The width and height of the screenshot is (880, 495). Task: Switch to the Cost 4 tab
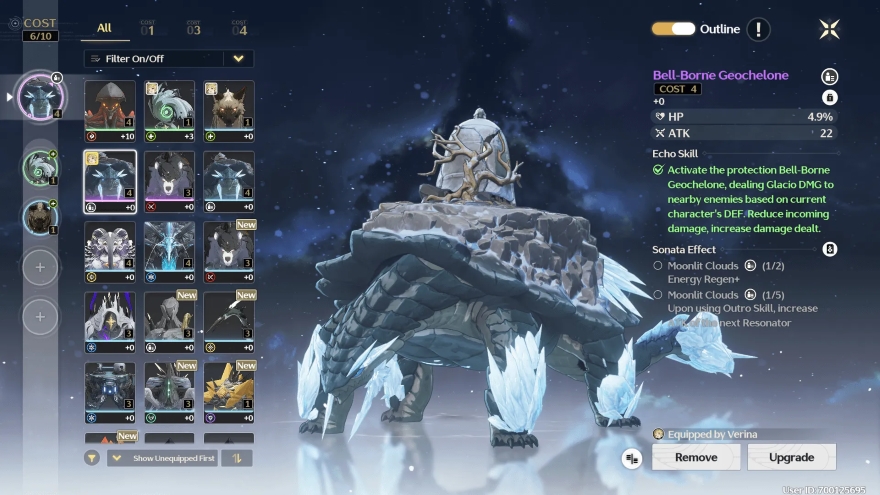click(239, 28)
